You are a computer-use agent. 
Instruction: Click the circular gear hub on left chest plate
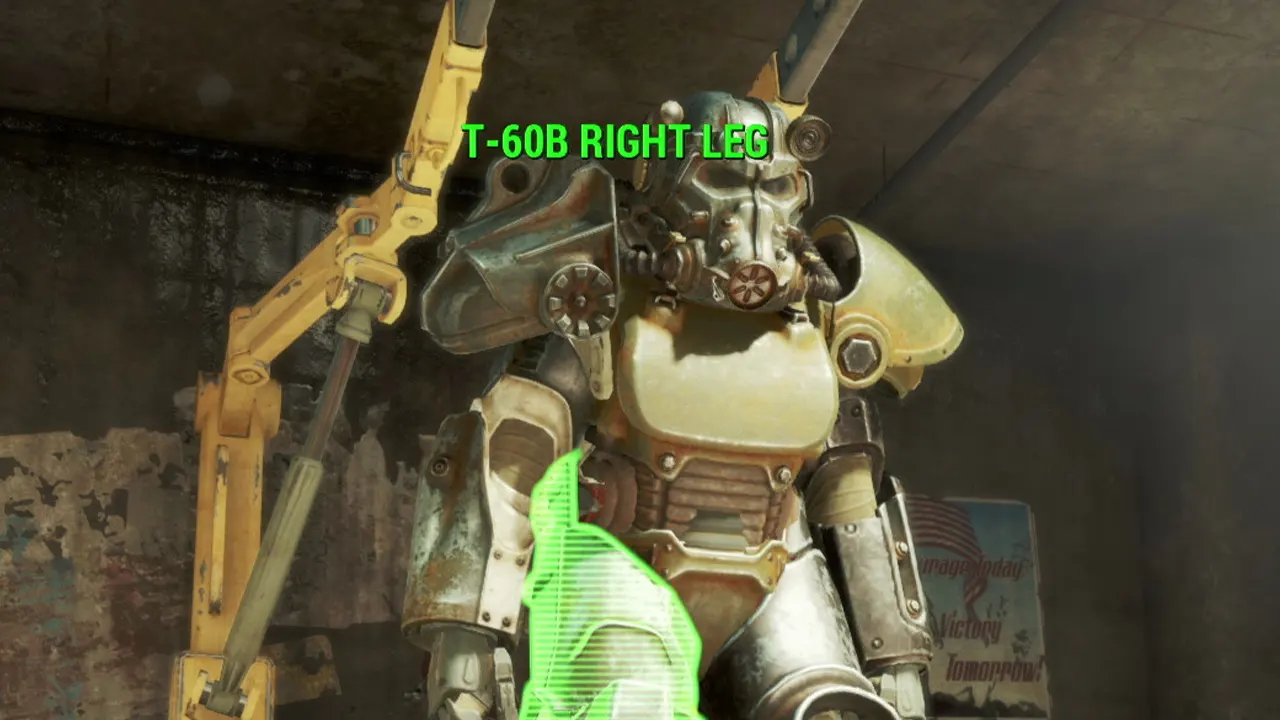(x=578, y=298)
